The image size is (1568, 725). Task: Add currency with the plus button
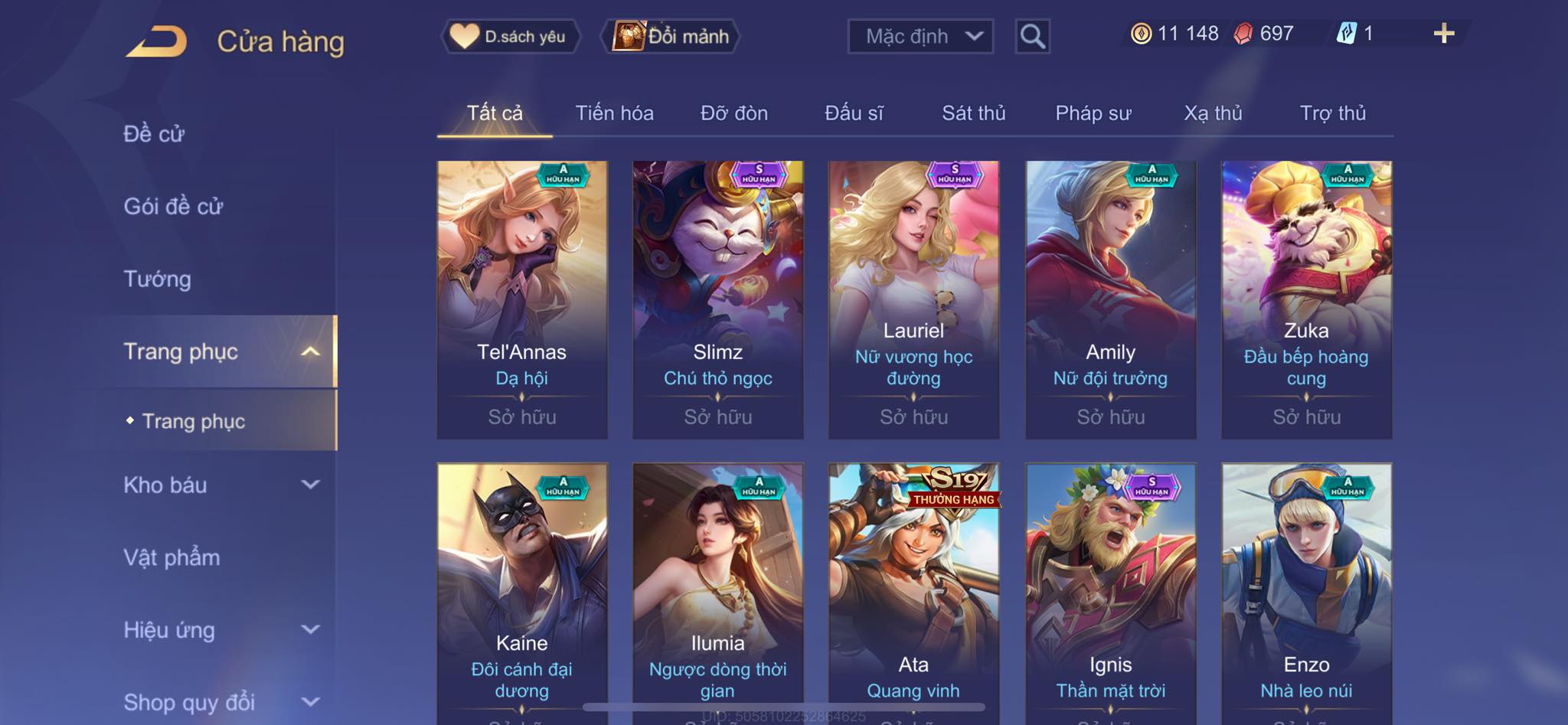point(1443,34)
